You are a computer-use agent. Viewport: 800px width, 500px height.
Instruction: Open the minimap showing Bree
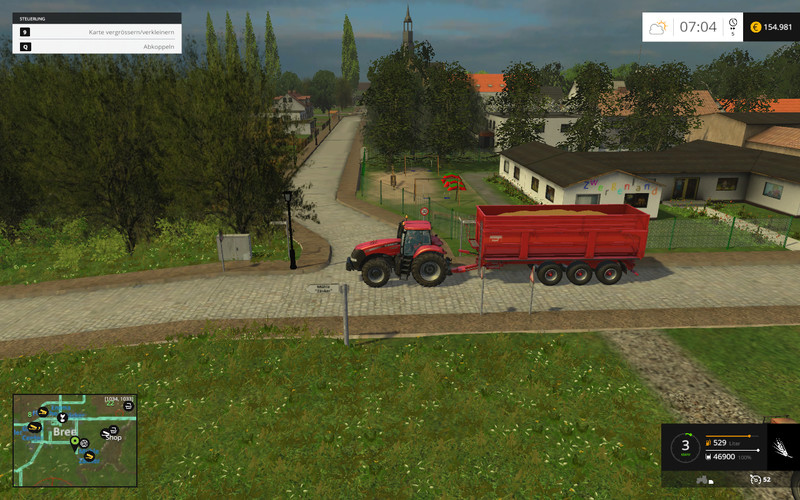(74, 441)
